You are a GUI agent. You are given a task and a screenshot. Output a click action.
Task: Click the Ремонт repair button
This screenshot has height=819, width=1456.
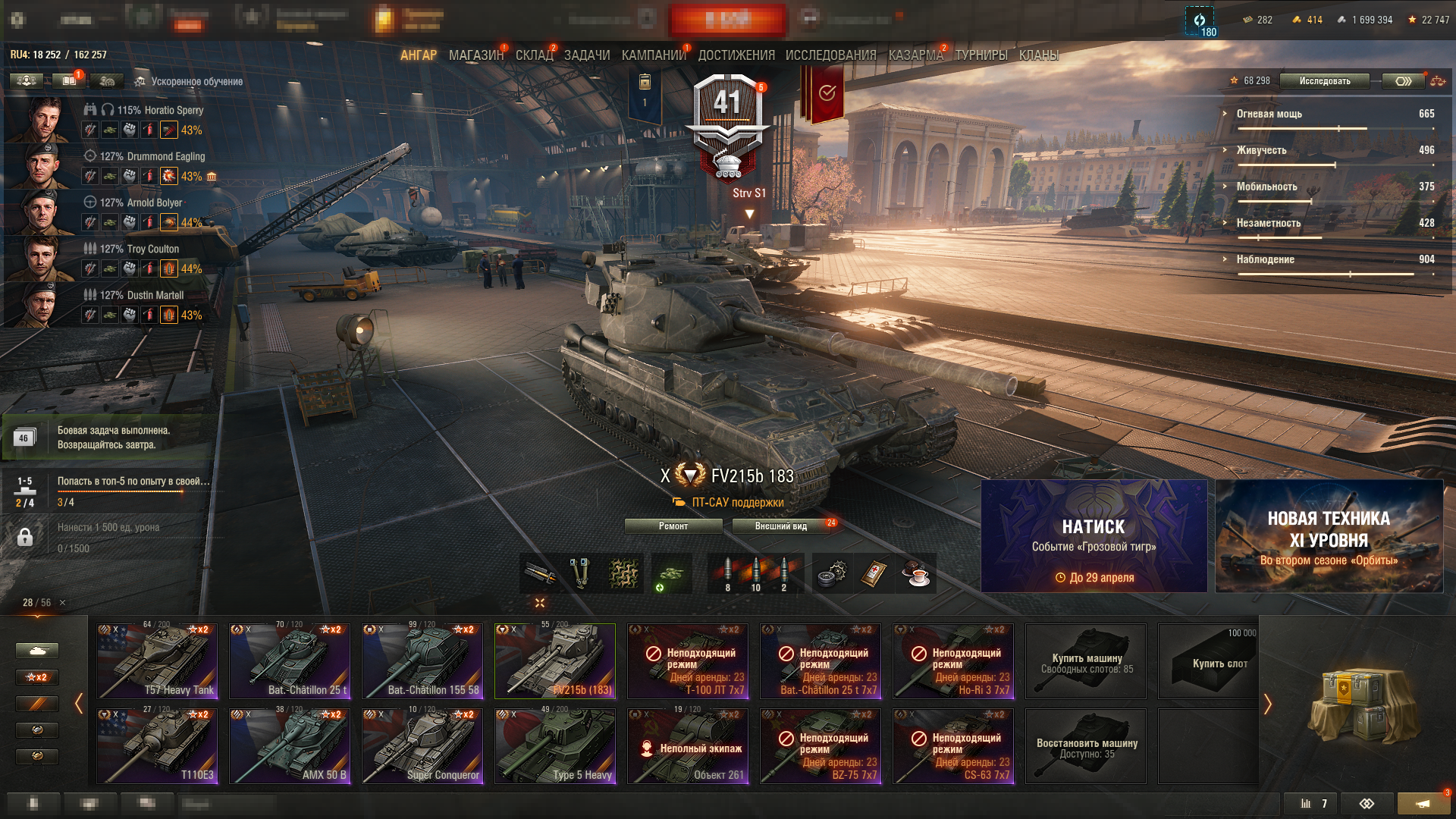673,526
